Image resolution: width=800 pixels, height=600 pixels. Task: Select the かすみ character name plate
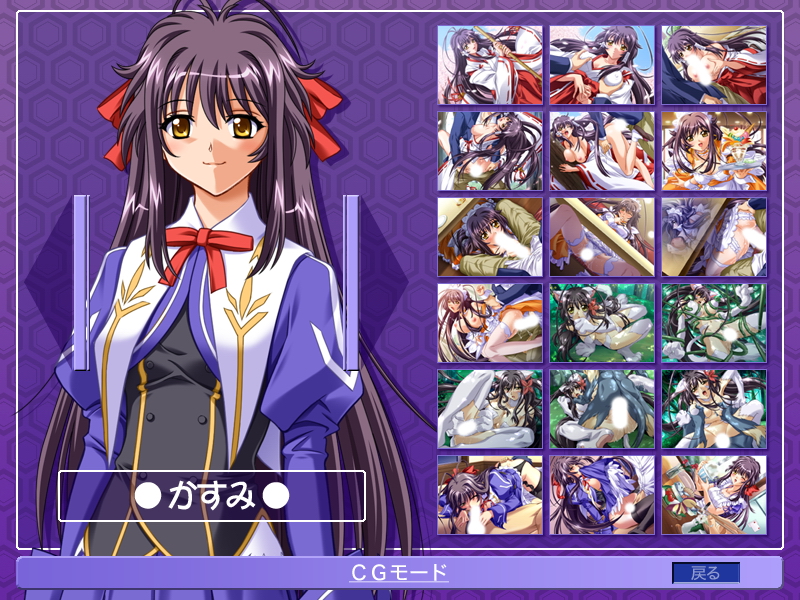click(x=211, y=495)
